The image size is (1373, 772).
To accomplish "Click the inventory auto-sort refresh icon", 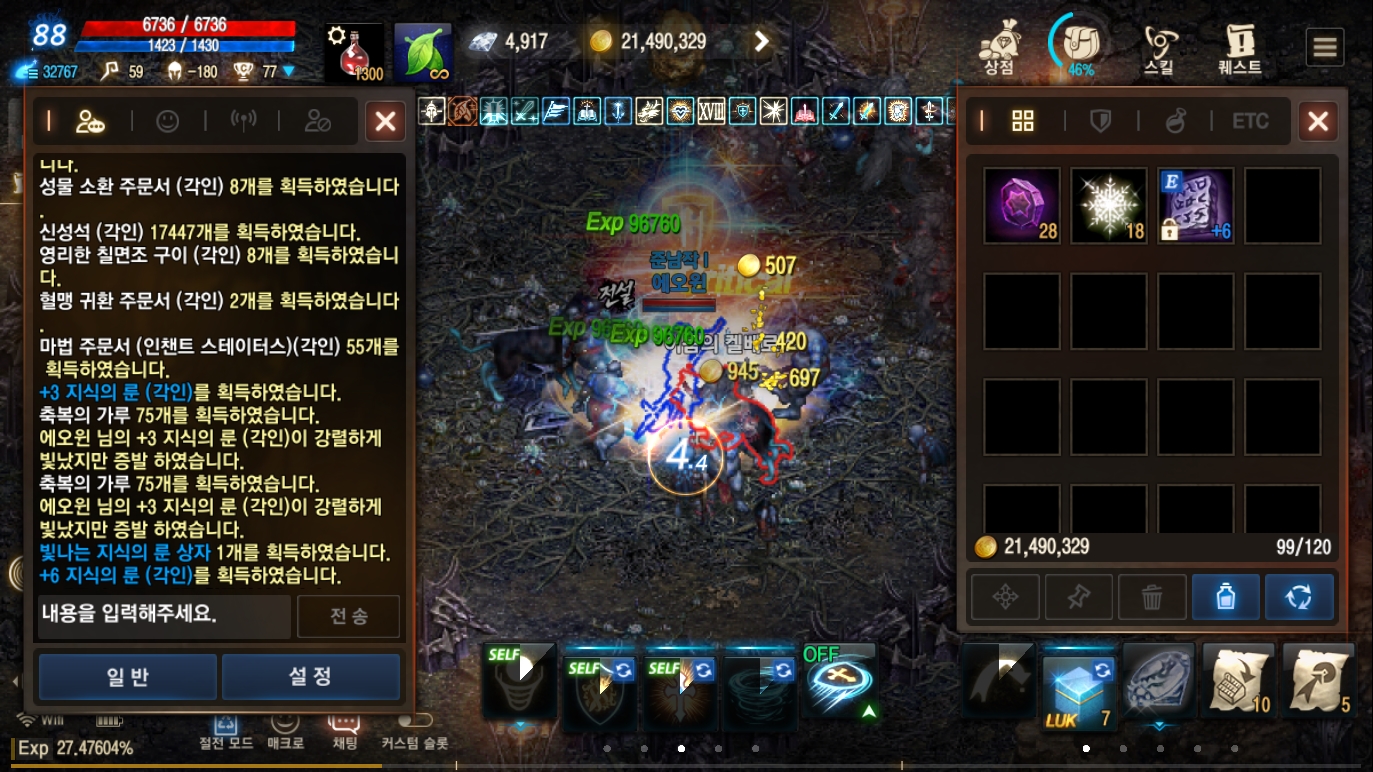I will pos(1300,596).
